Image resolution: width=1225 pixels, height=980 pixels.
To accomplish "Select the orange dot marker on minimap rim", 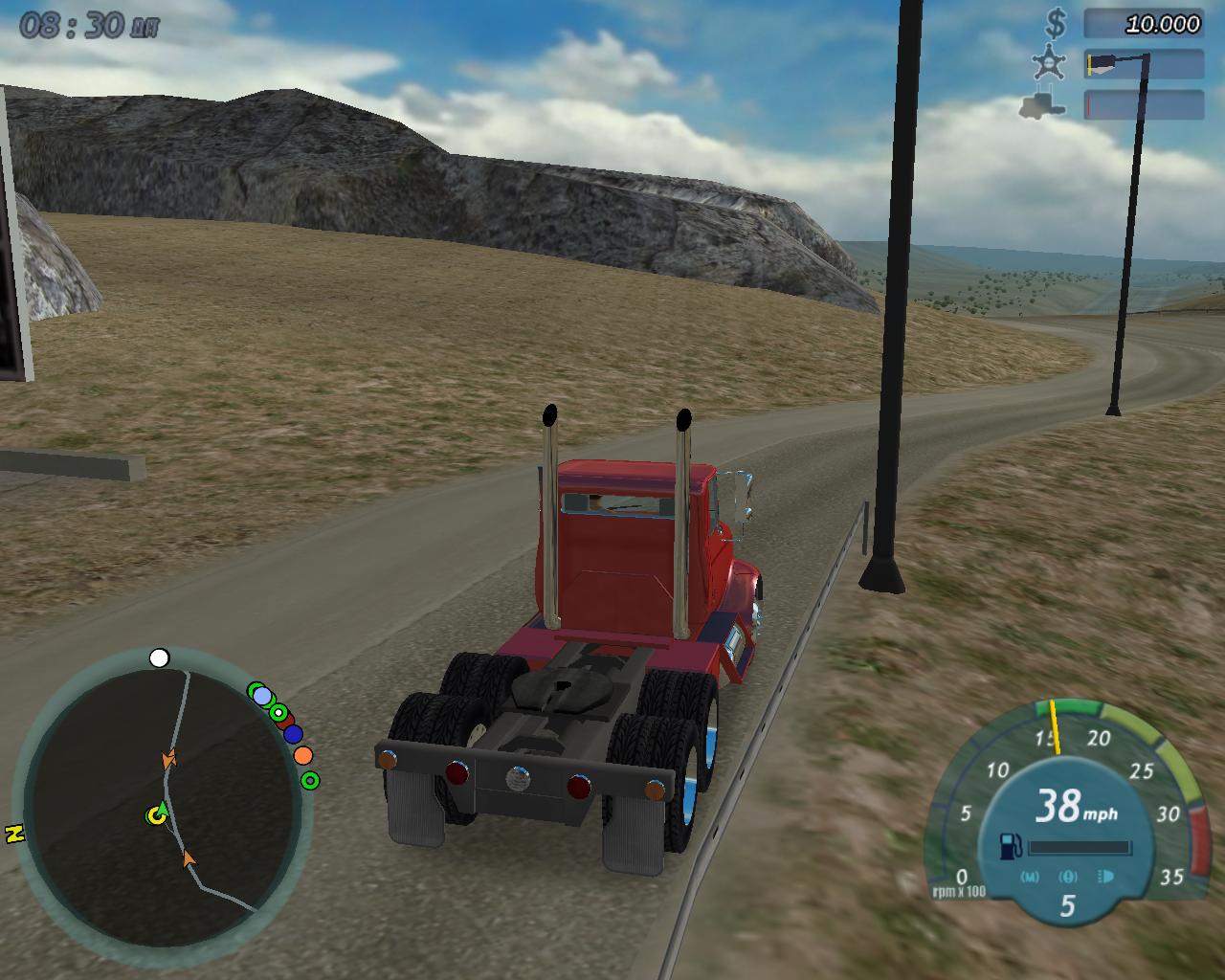I will (303, 755).
